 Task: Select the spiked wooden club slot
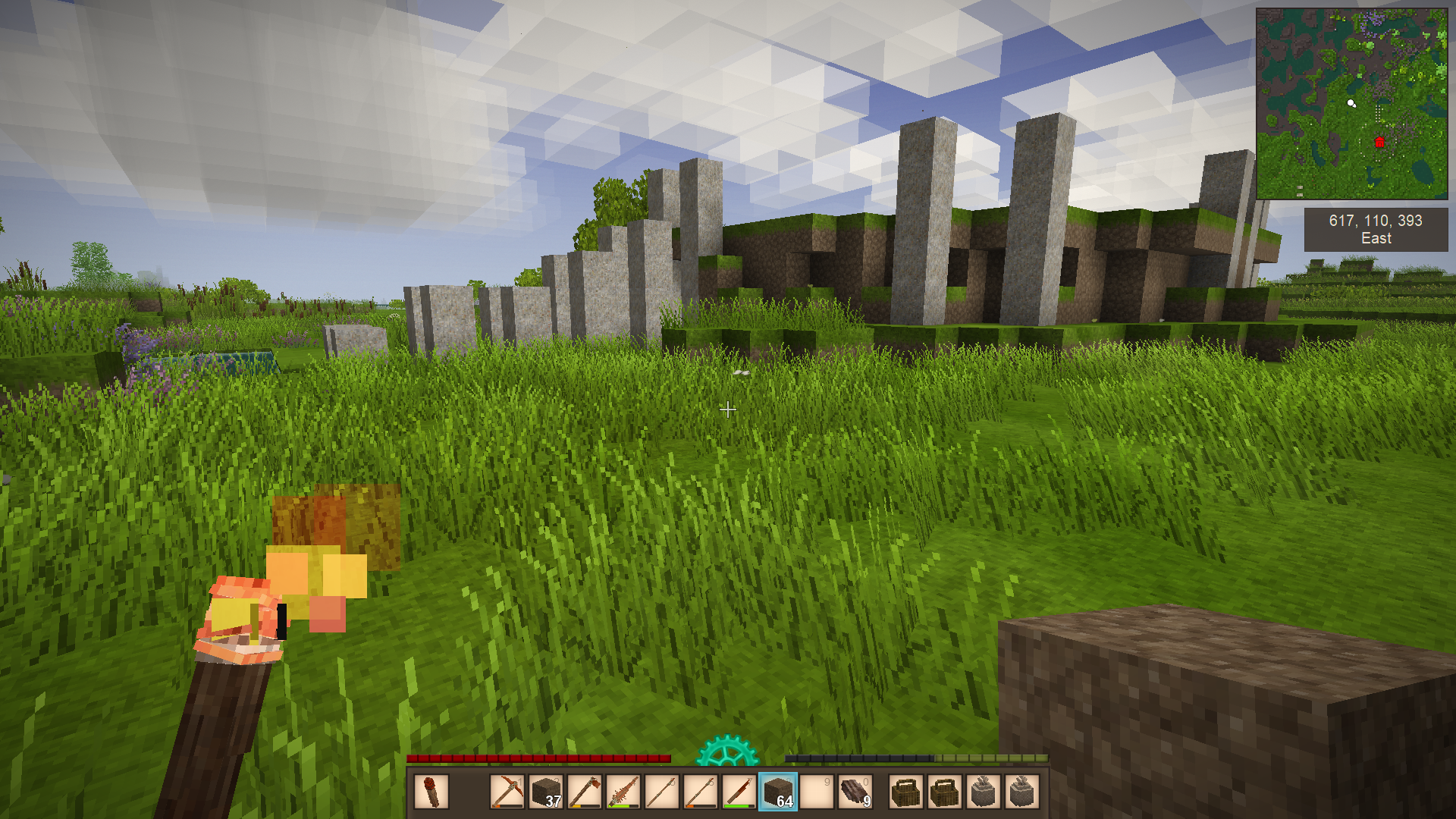click(623, 792)
